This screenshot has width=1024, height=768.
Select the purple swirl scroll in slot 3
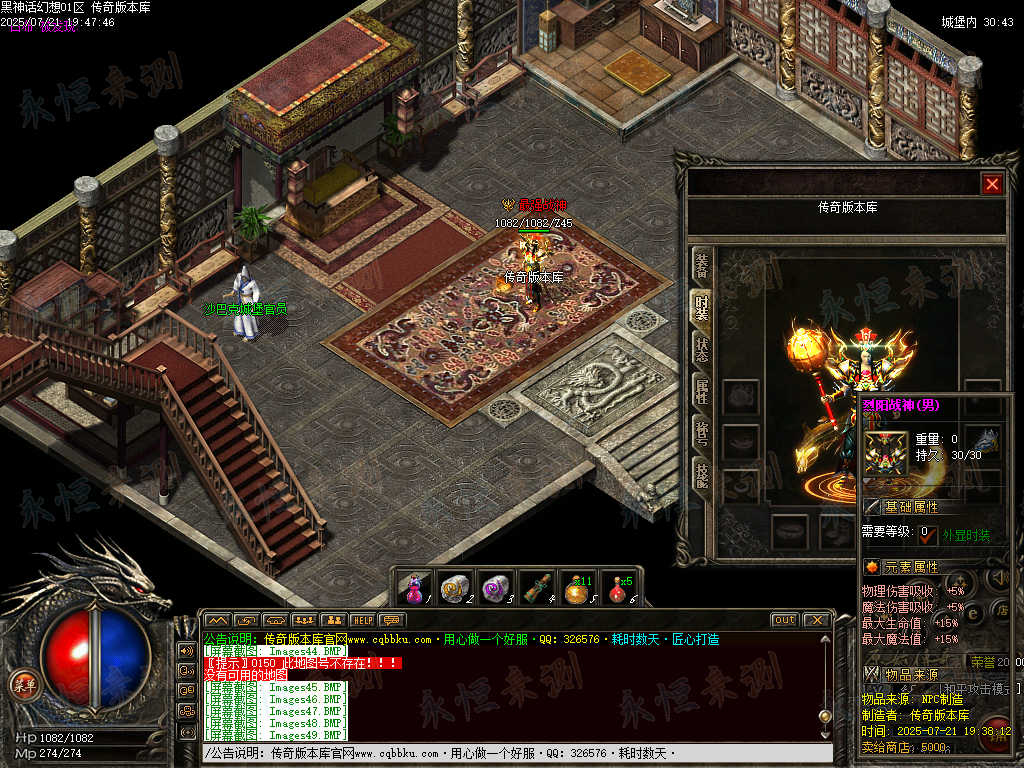[496, 588]
